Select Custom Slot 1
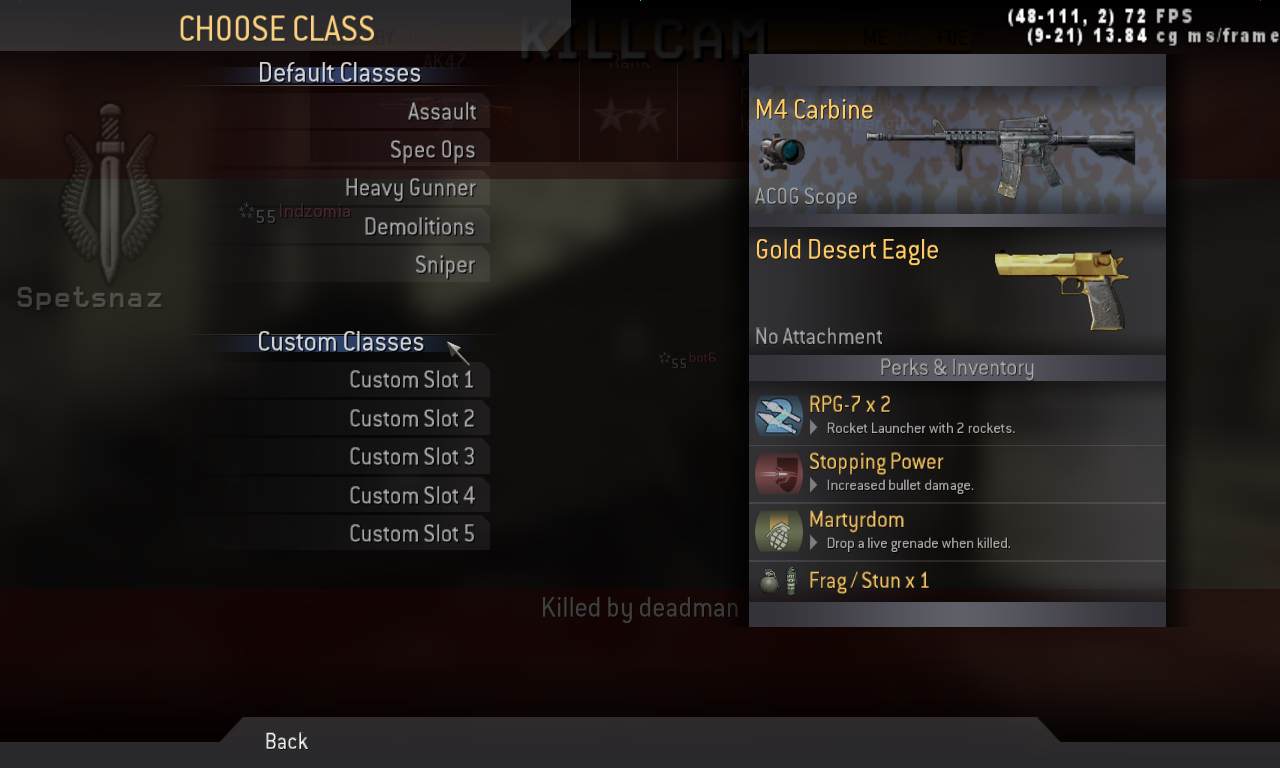The width and height of the screenshot is (1280, 768). pos(411,380)
